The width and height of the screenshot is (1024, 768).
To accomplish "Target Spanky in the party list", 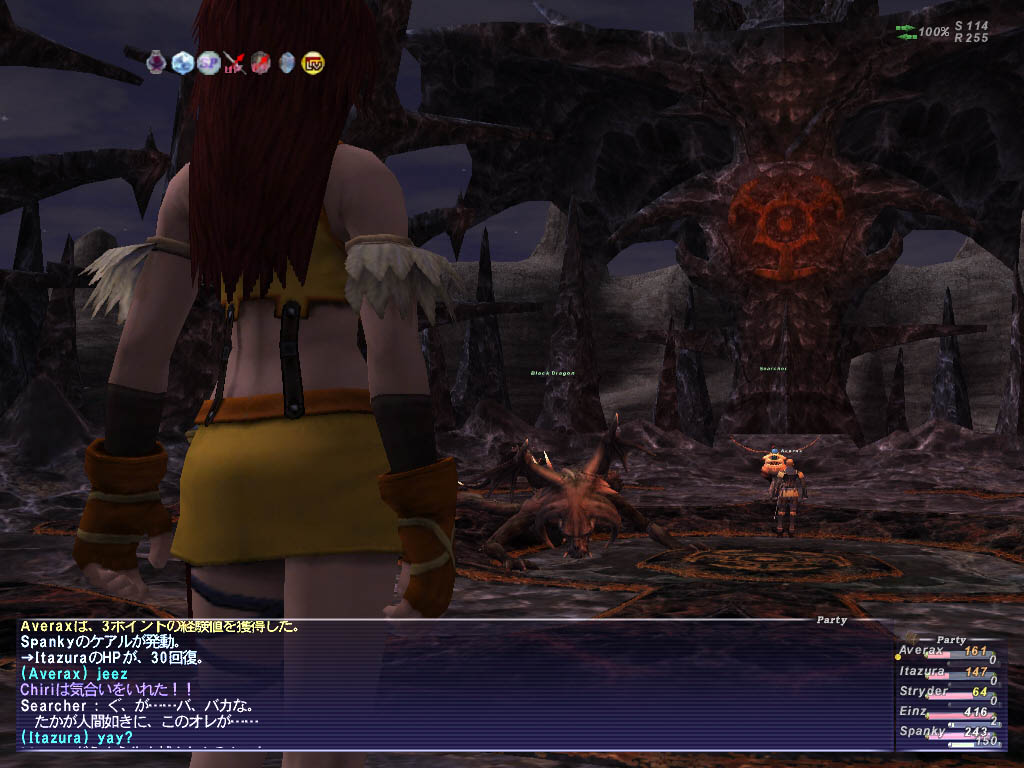I will point(922,732).
